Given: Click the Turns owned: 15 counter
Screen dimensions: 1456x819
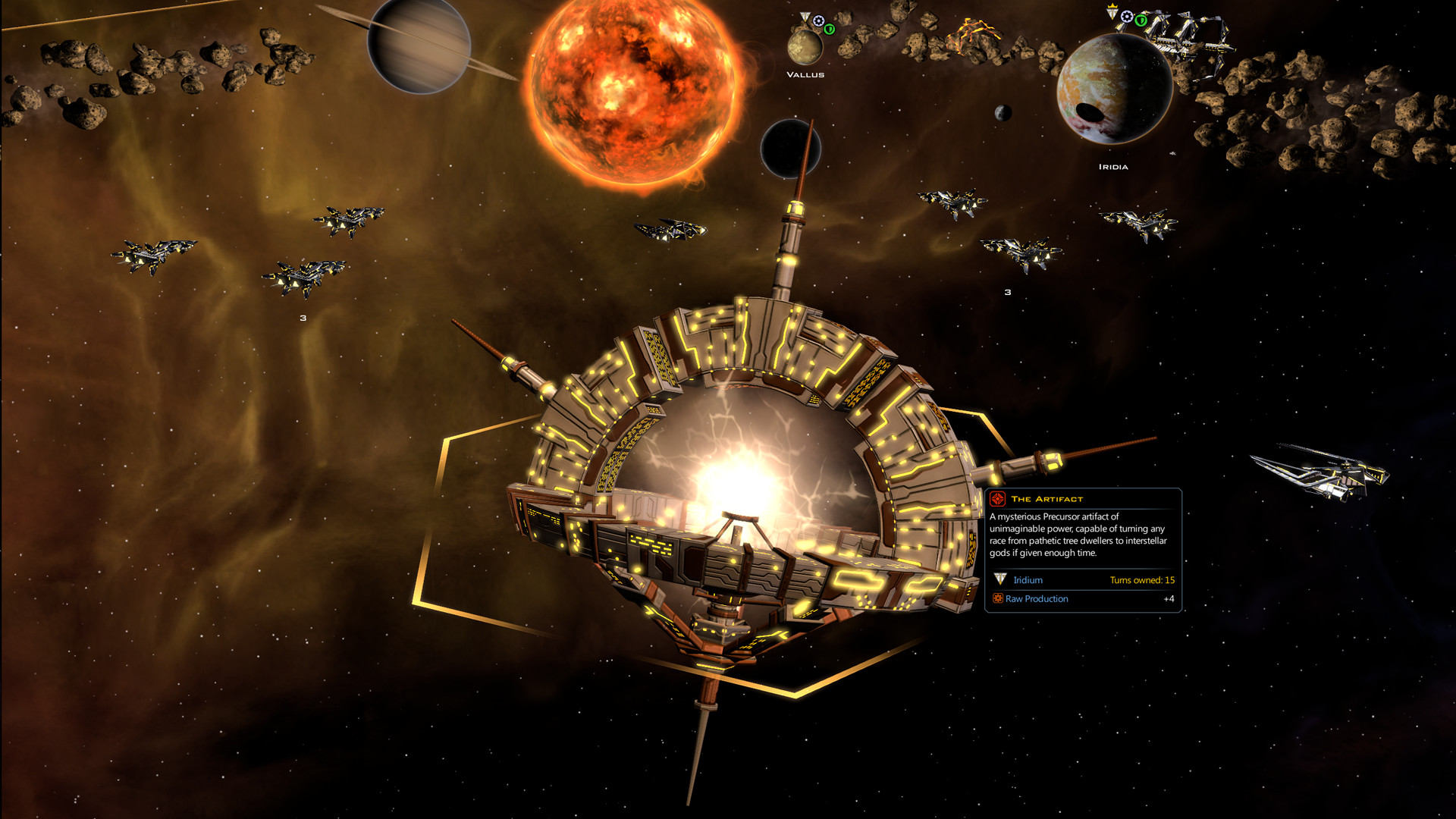Looking at the screenshot, I should tap(1143, 579).
